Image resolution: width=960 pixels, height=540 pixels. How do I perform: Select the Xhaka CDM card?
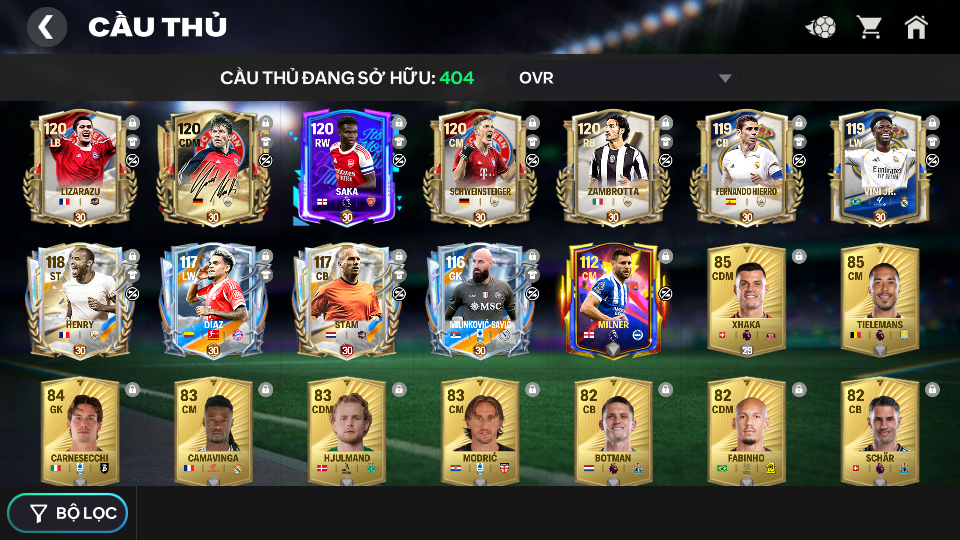pyautogui.click(x=746, y=300)
